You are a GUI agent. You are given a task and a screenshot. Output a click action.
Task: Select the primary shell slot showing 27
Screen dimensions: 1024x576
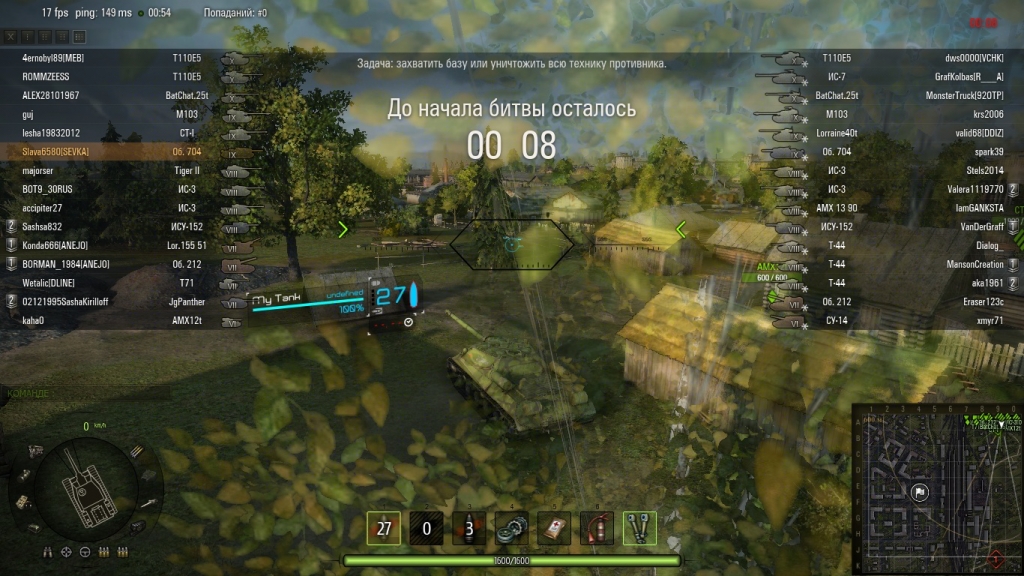(383, 527)
